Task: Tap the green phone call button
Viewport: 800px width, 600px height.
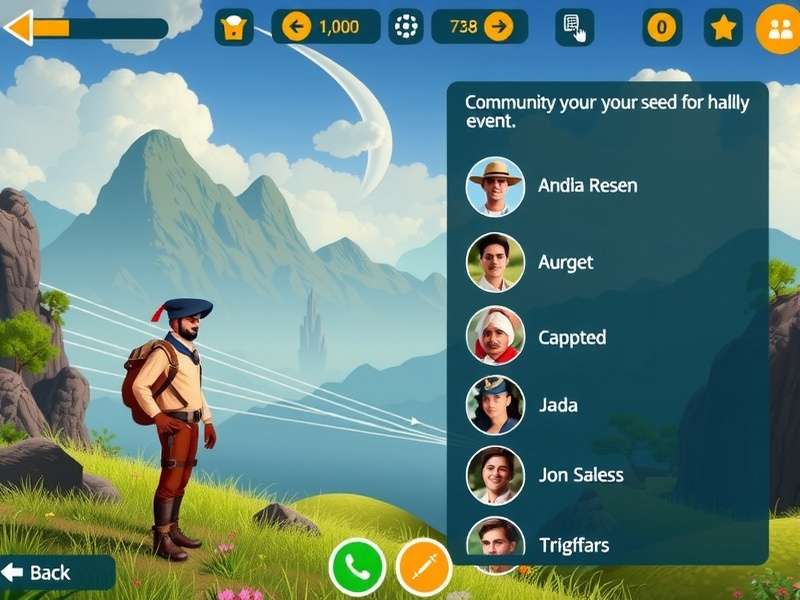Action: (357, 567)
